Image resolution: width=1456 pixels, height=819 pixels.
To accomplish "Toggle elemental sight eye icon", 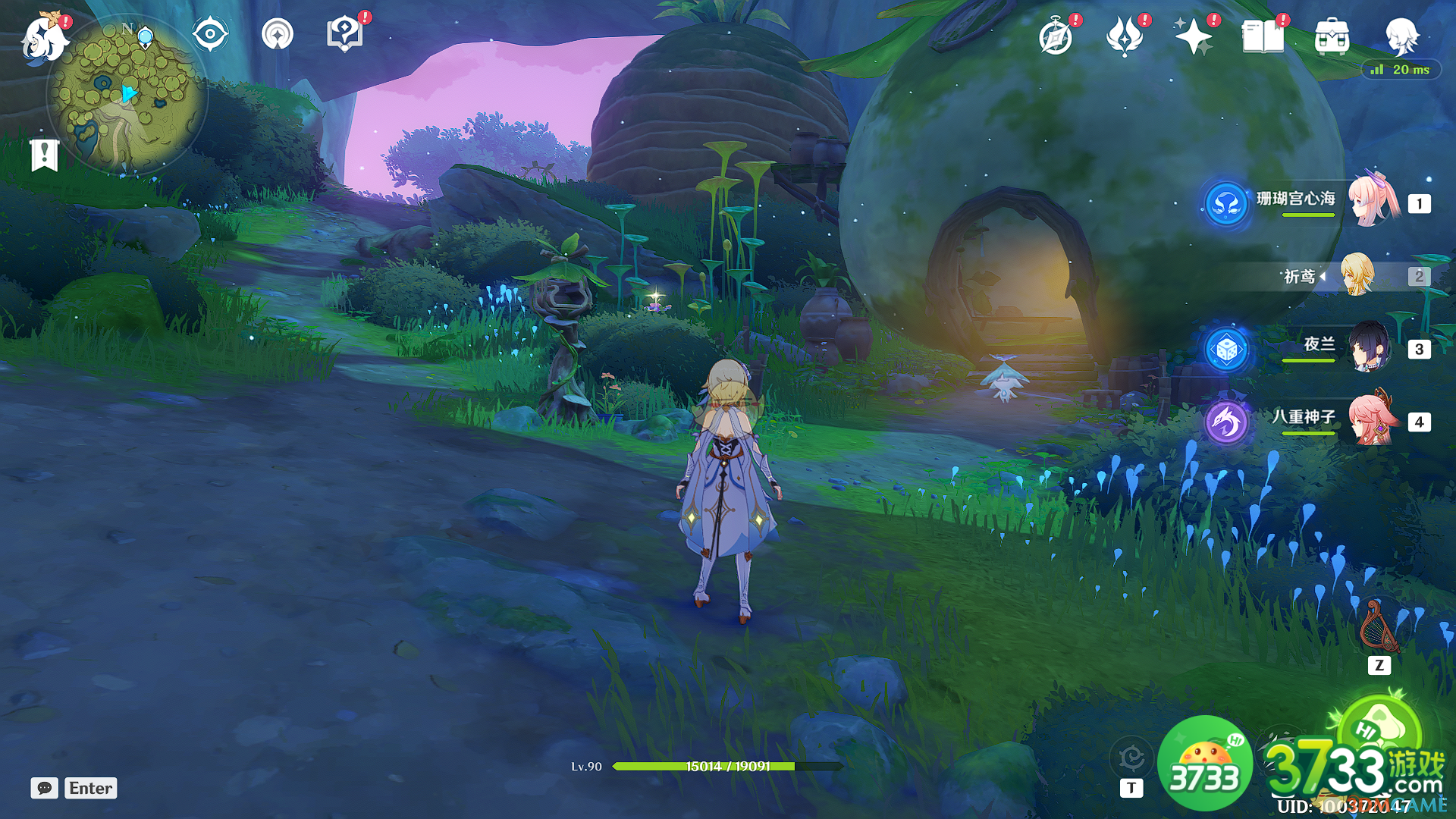I will [x=210, y=34].
